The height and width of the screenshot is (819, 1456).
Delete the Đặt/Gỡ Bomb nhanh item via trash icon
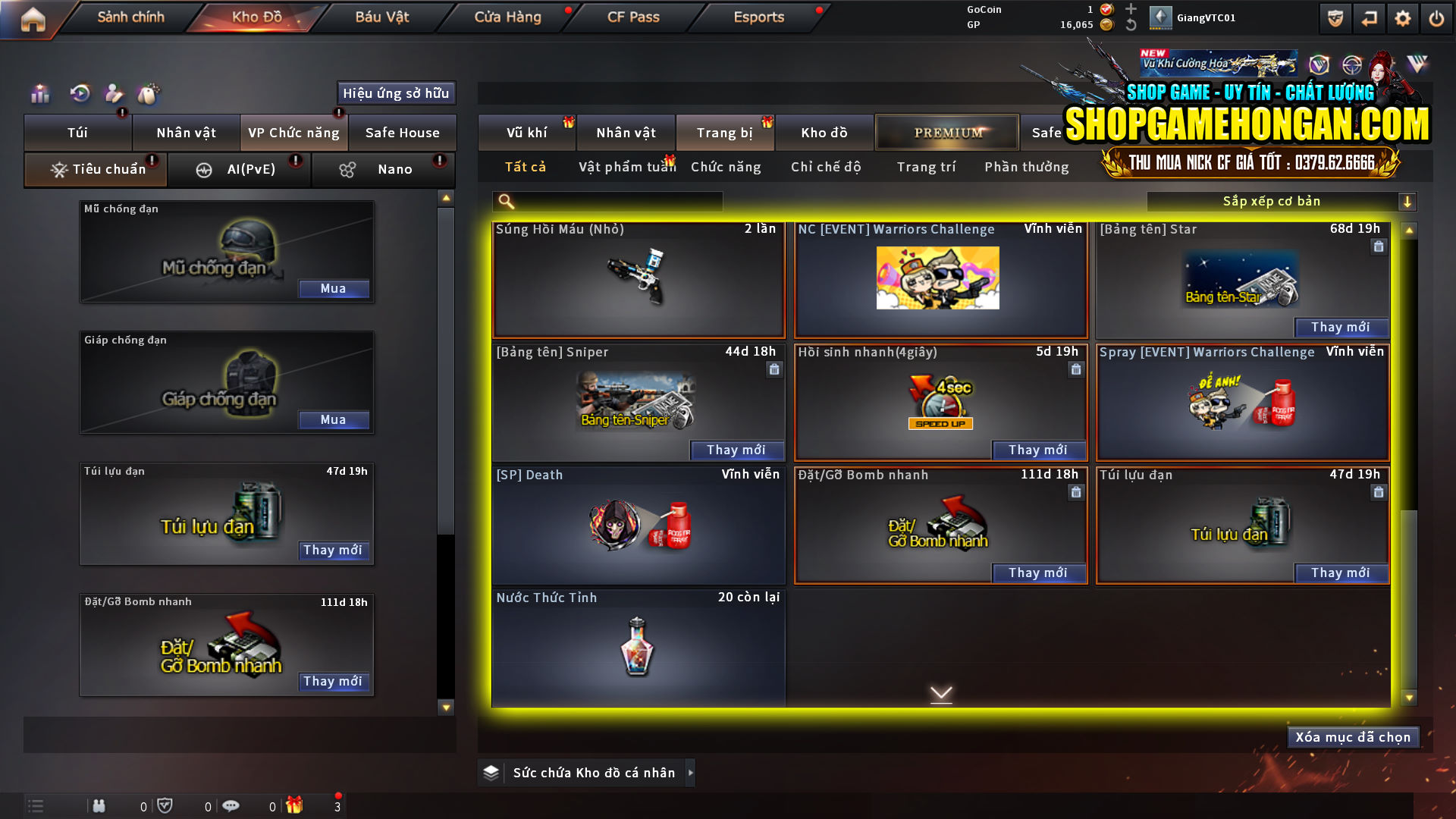1076,492
